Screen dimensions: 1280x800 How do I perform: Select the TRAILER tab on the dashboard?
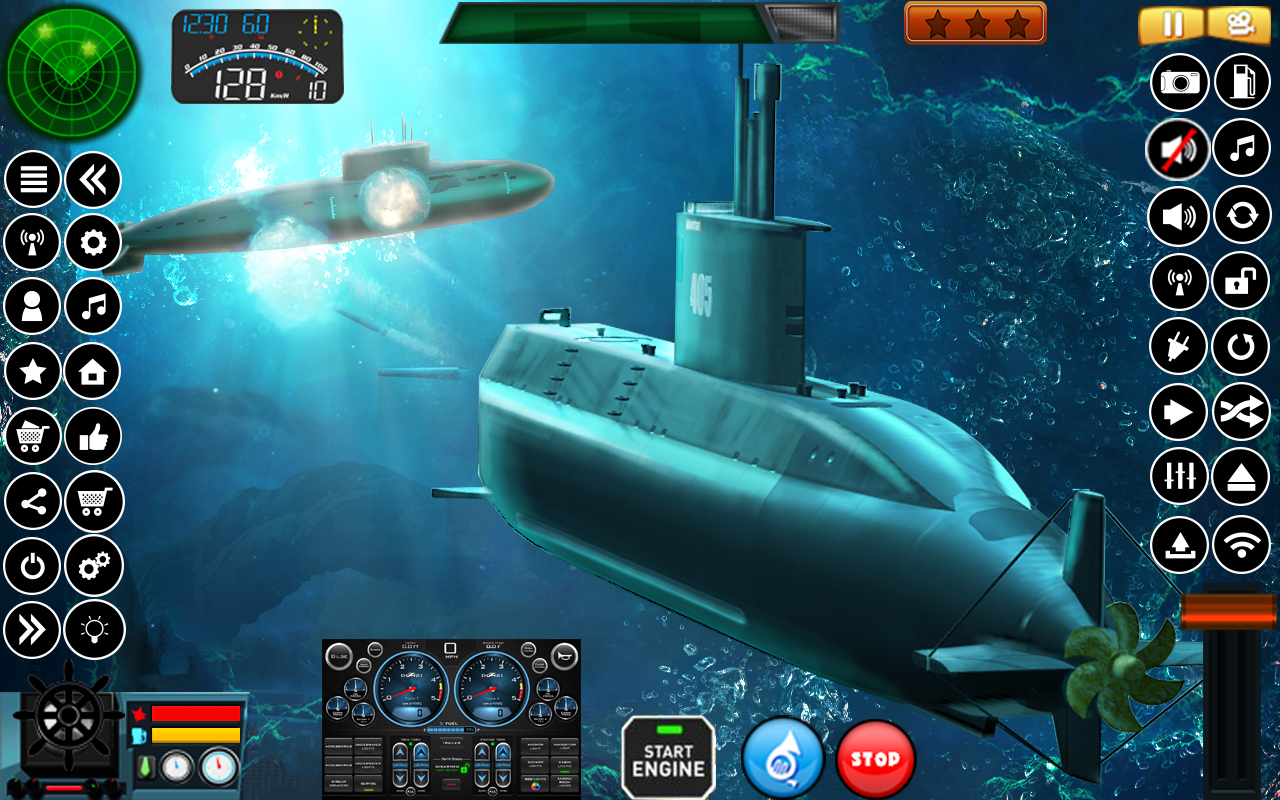[x=451, y=743]
